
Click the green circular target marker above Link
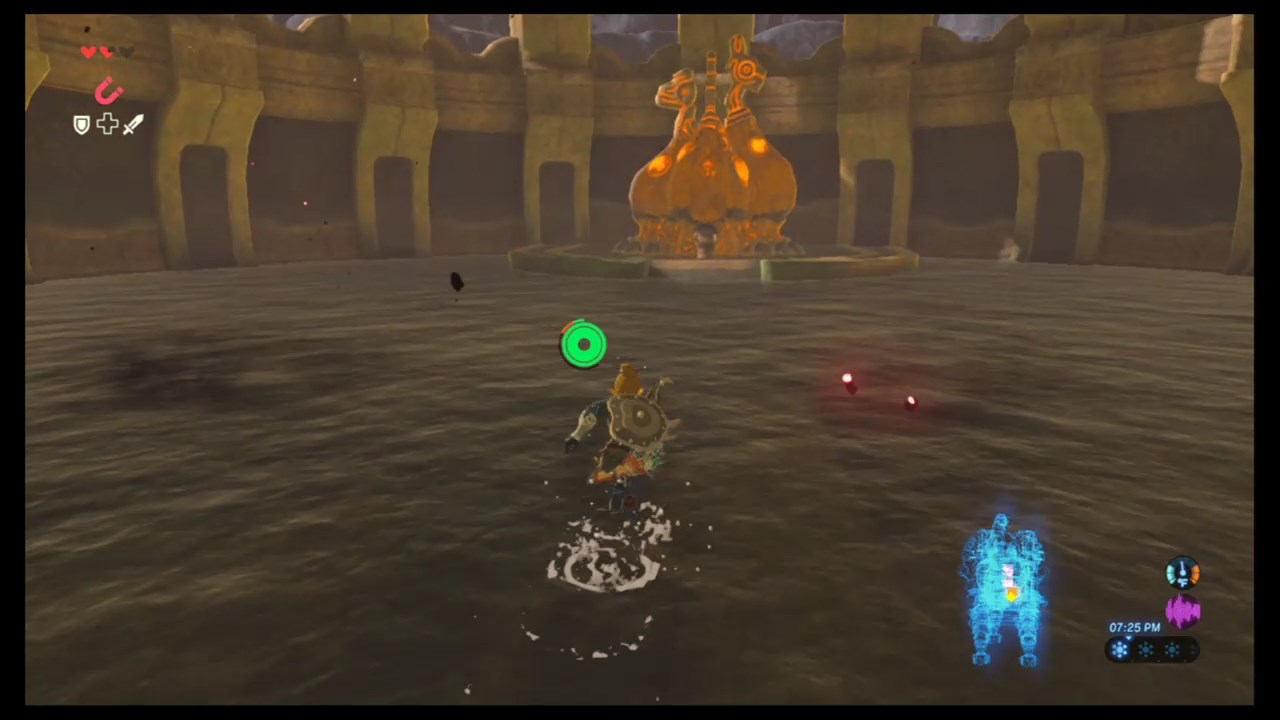(585, 344)
